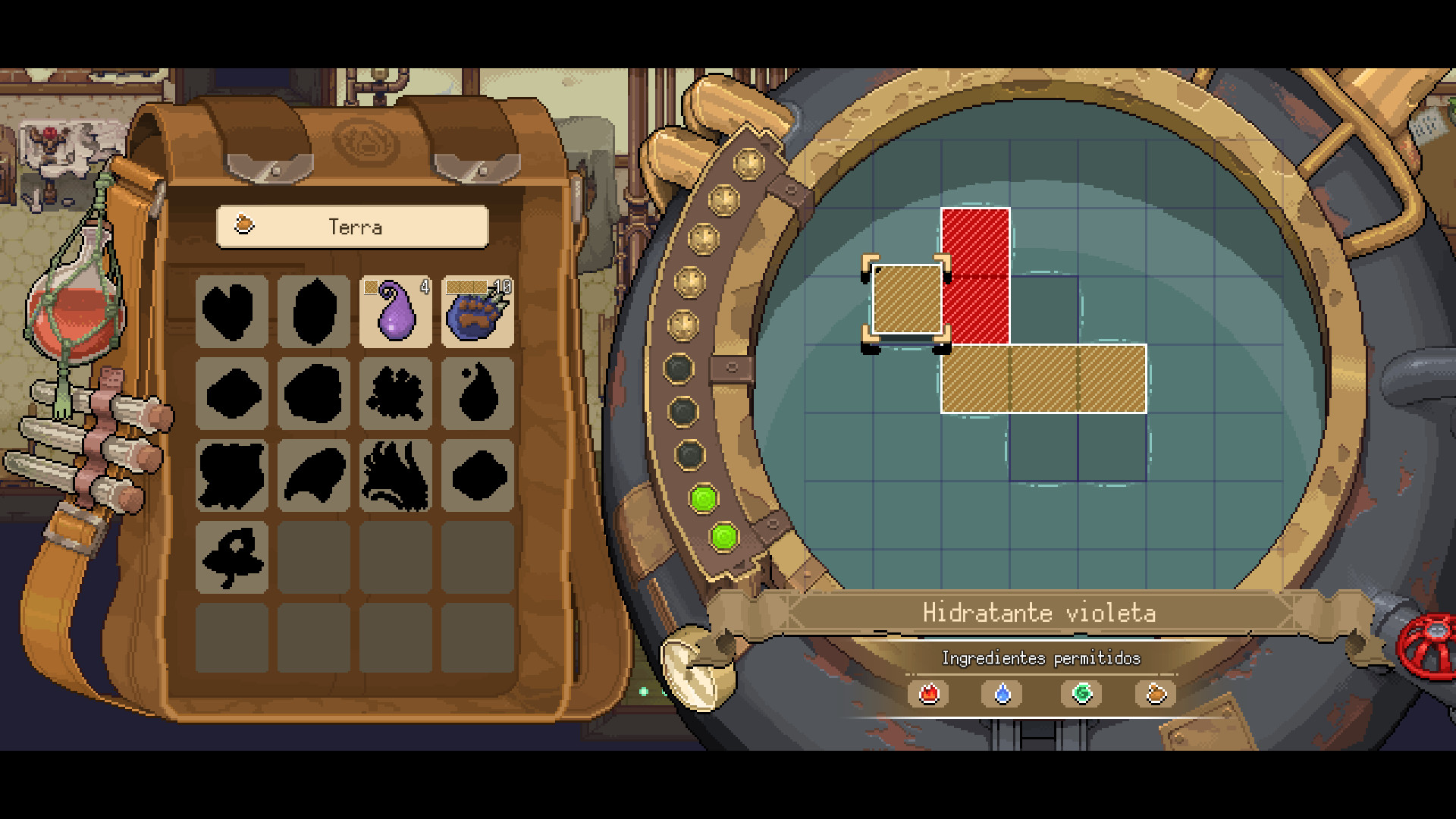Select the highlighted single tan tile
This screenshot has height=819, width=1456.
pyautogui.click(x=907, y=300)
